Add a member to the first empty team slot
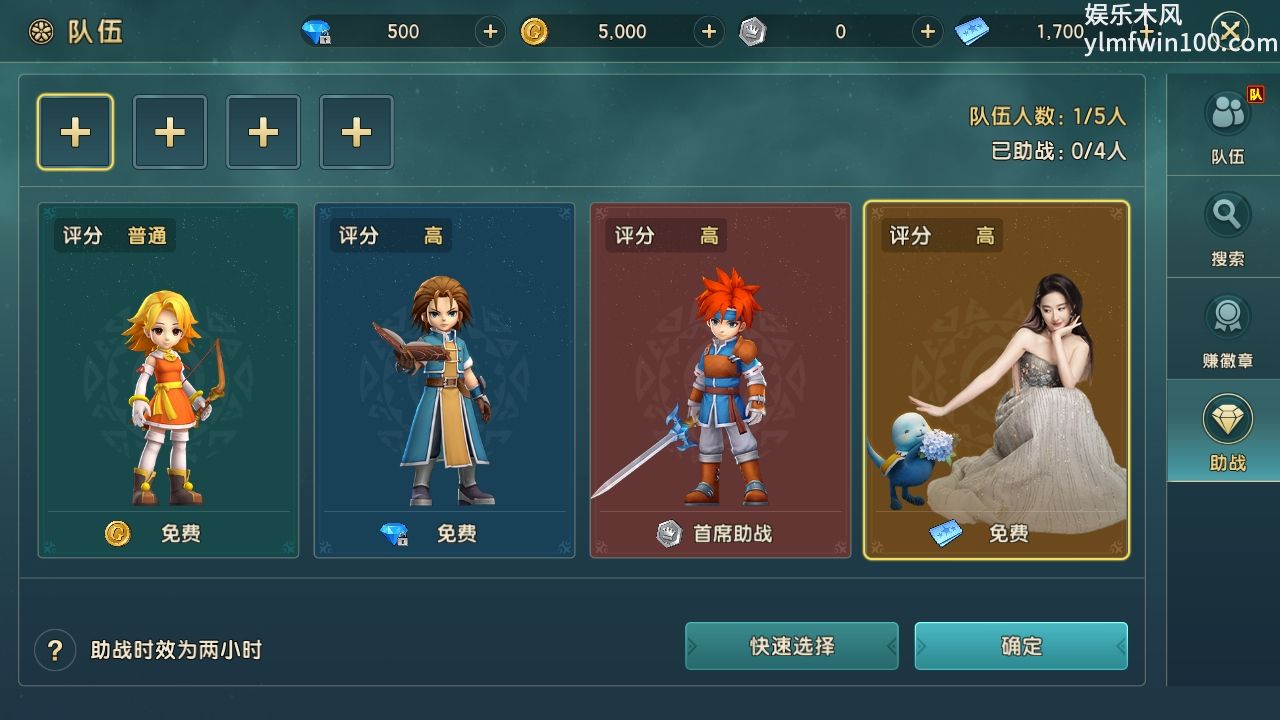 click(75, 131)
